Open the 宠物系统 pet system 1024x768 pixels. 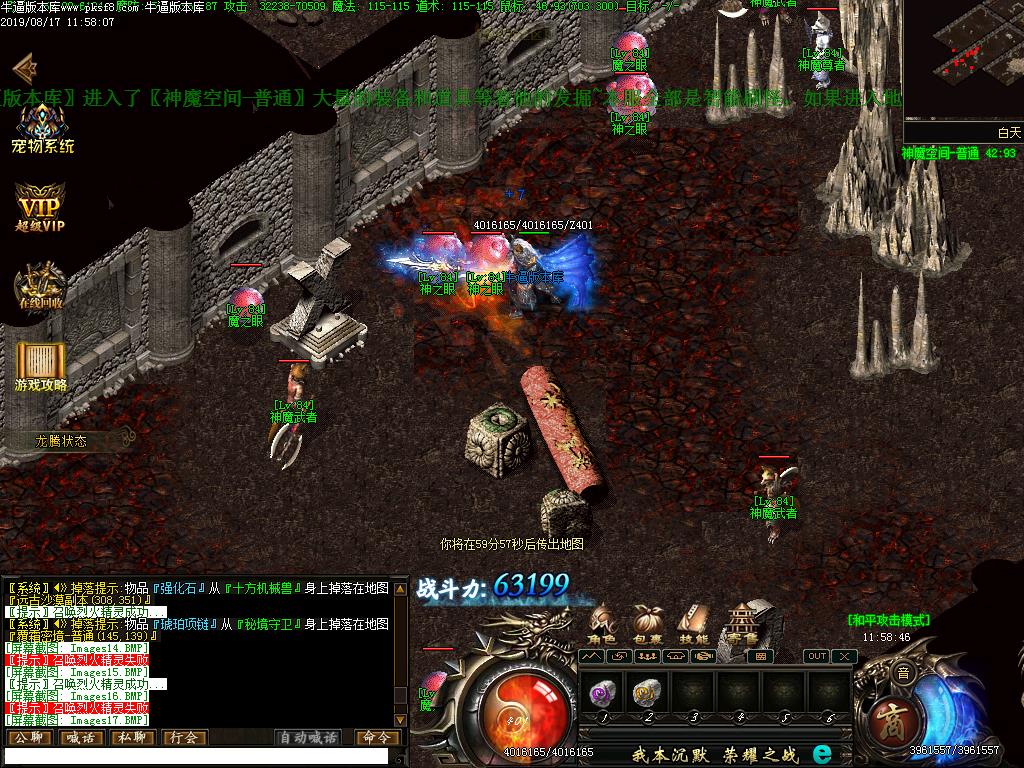[42, 128]
